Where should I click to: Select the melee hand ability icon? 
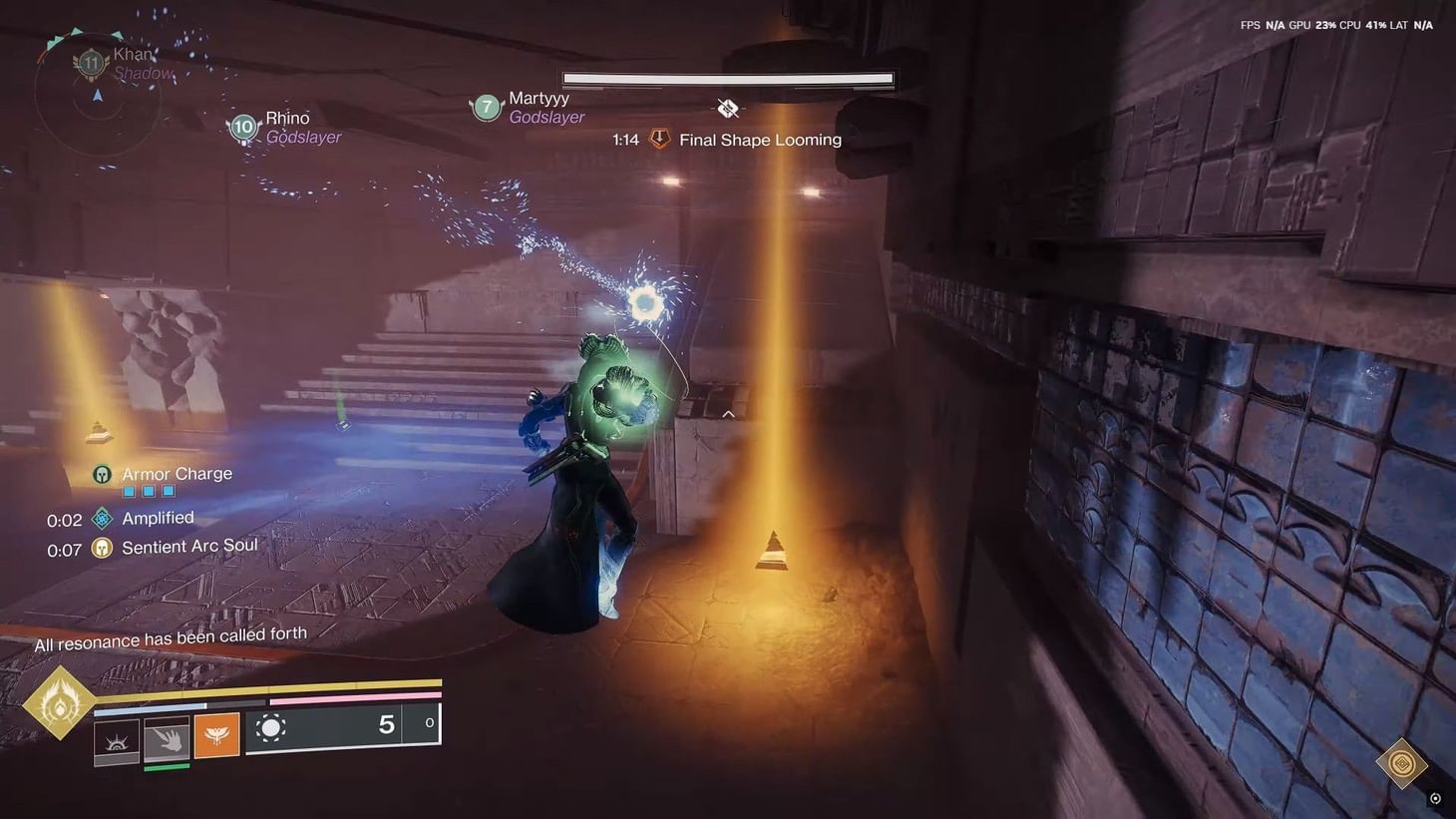[x=165, y=740]
